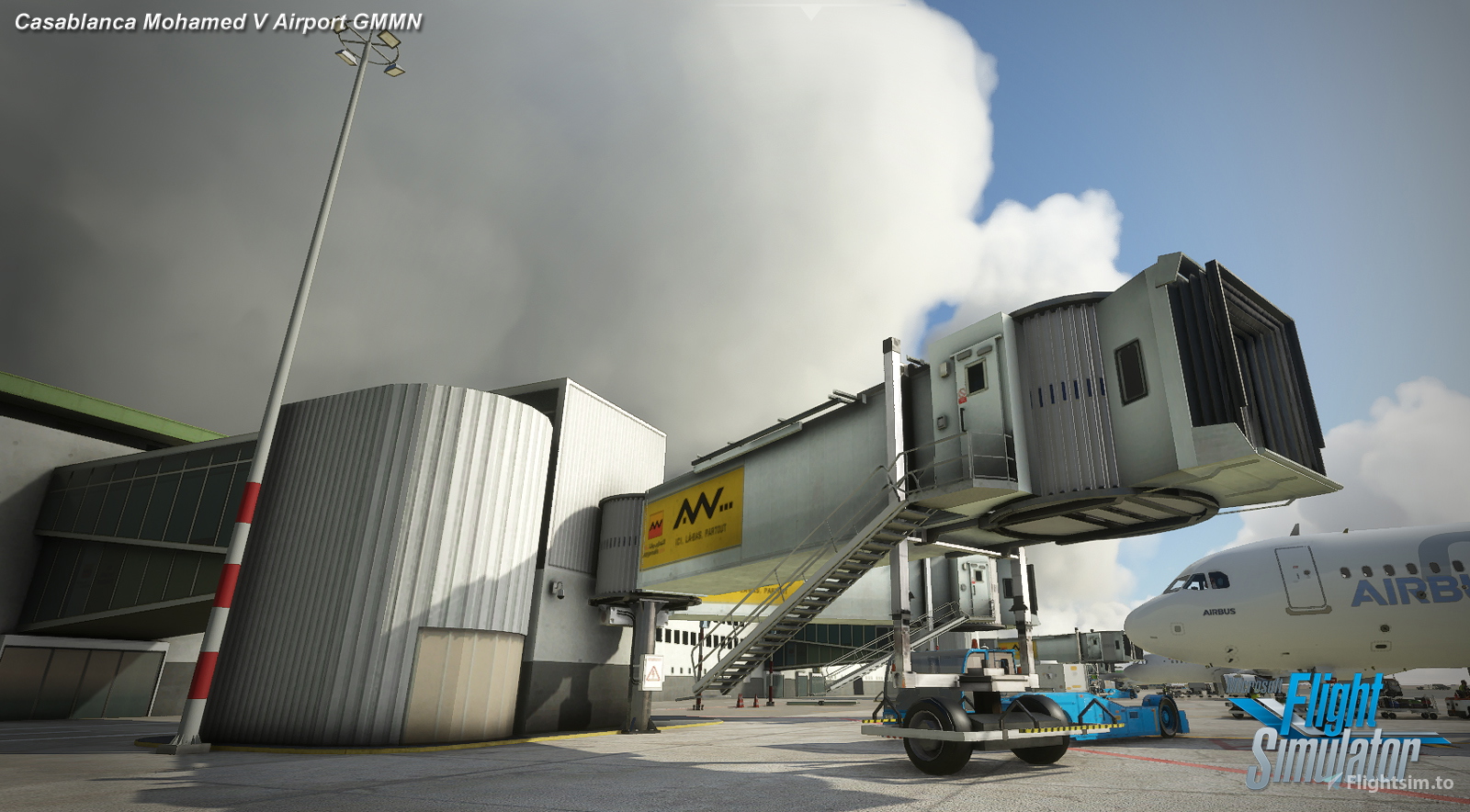Open the toolbar pull-down arrow handle
This screenshot has height=812, width=1470.
809,12
